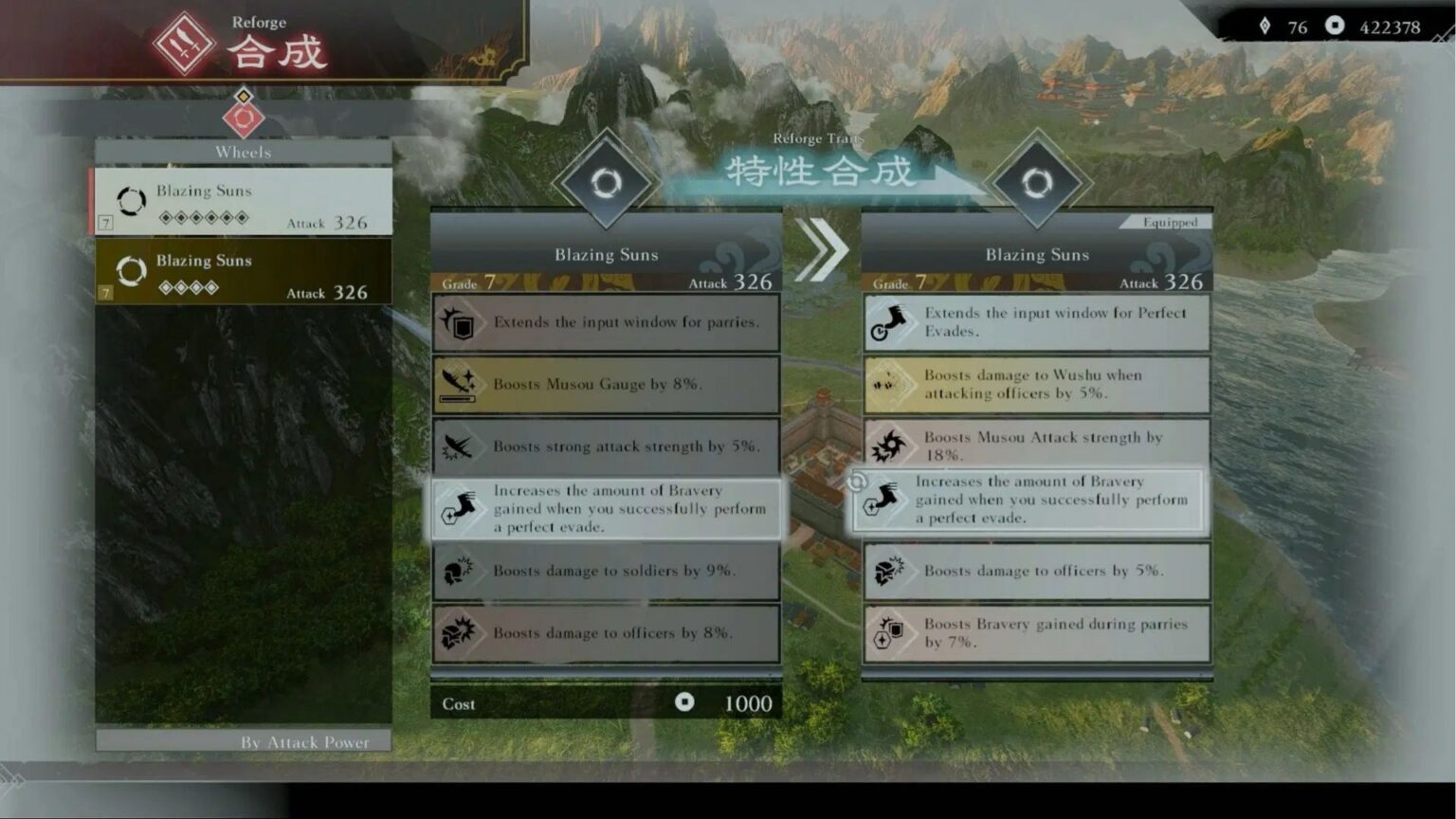Select the damage to soldiers helmet icon
Screen dimensions: 1456x819
(x=460, y=571)
